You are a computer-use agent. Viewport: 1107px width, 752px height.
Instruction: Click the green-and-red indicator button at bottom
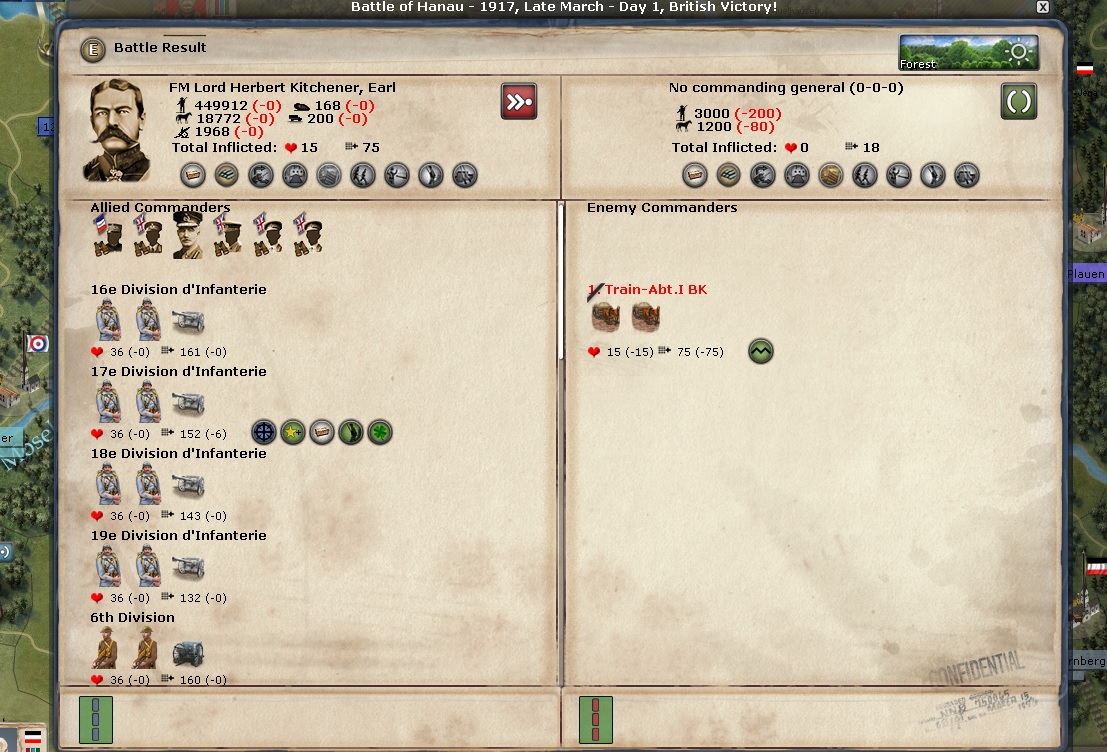pos(596,720)
